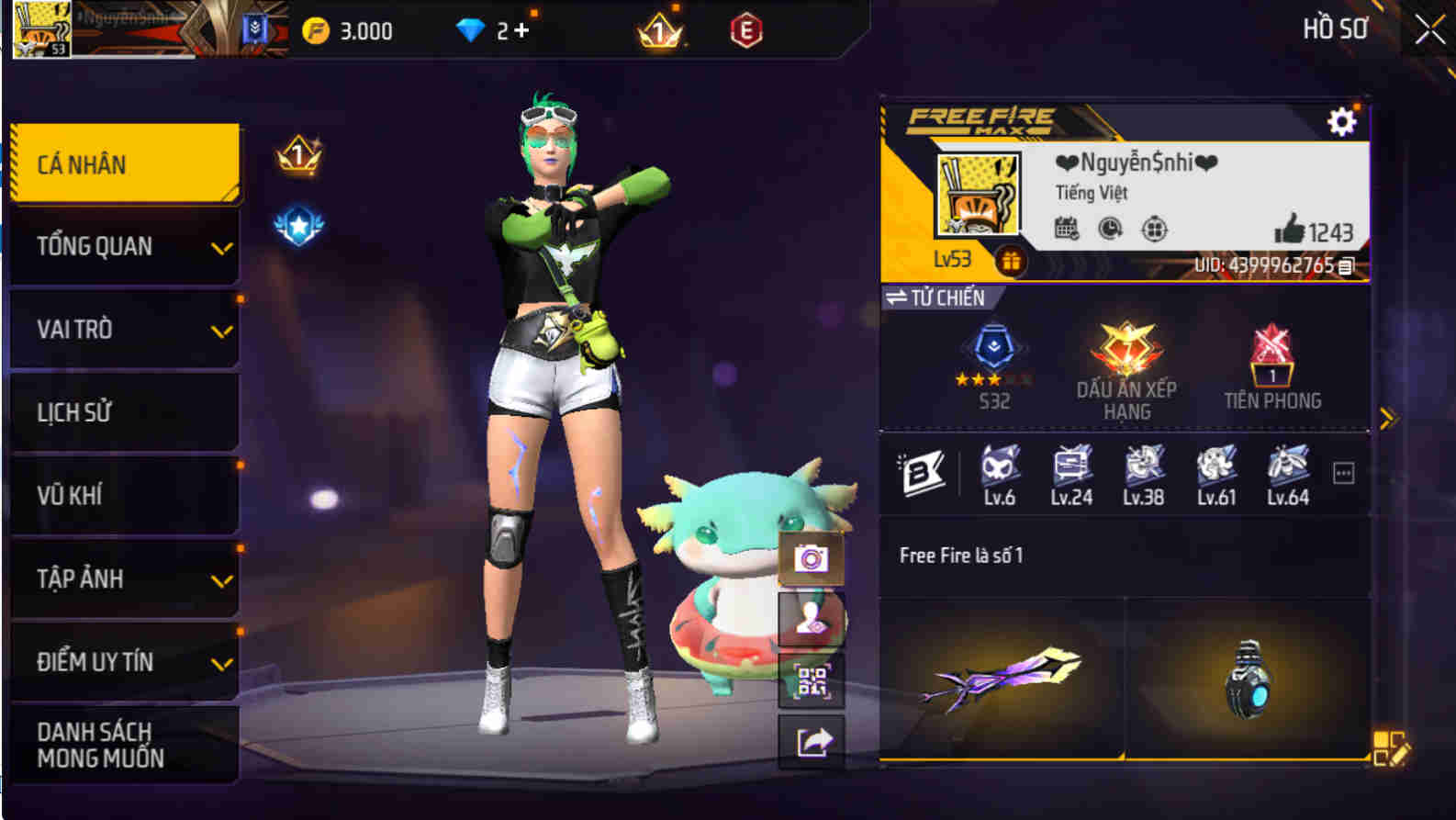Image resolution: width=1456 pixels, height=820 pixels.
Task: Click the gift box icon next to Lv53
Action: [x=1013, y=260]
